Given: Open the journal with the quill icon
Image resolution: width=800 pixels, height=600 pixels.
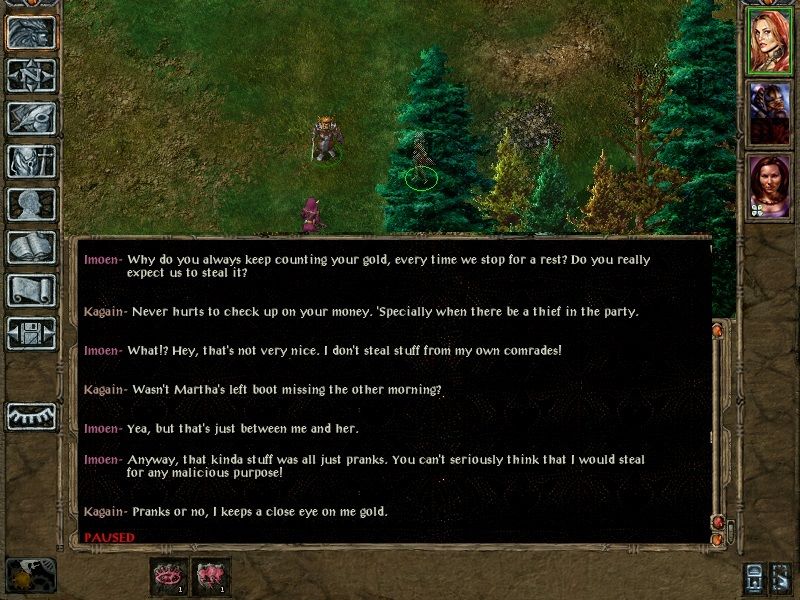Looking at the screenshot, I should click(31, 118).
